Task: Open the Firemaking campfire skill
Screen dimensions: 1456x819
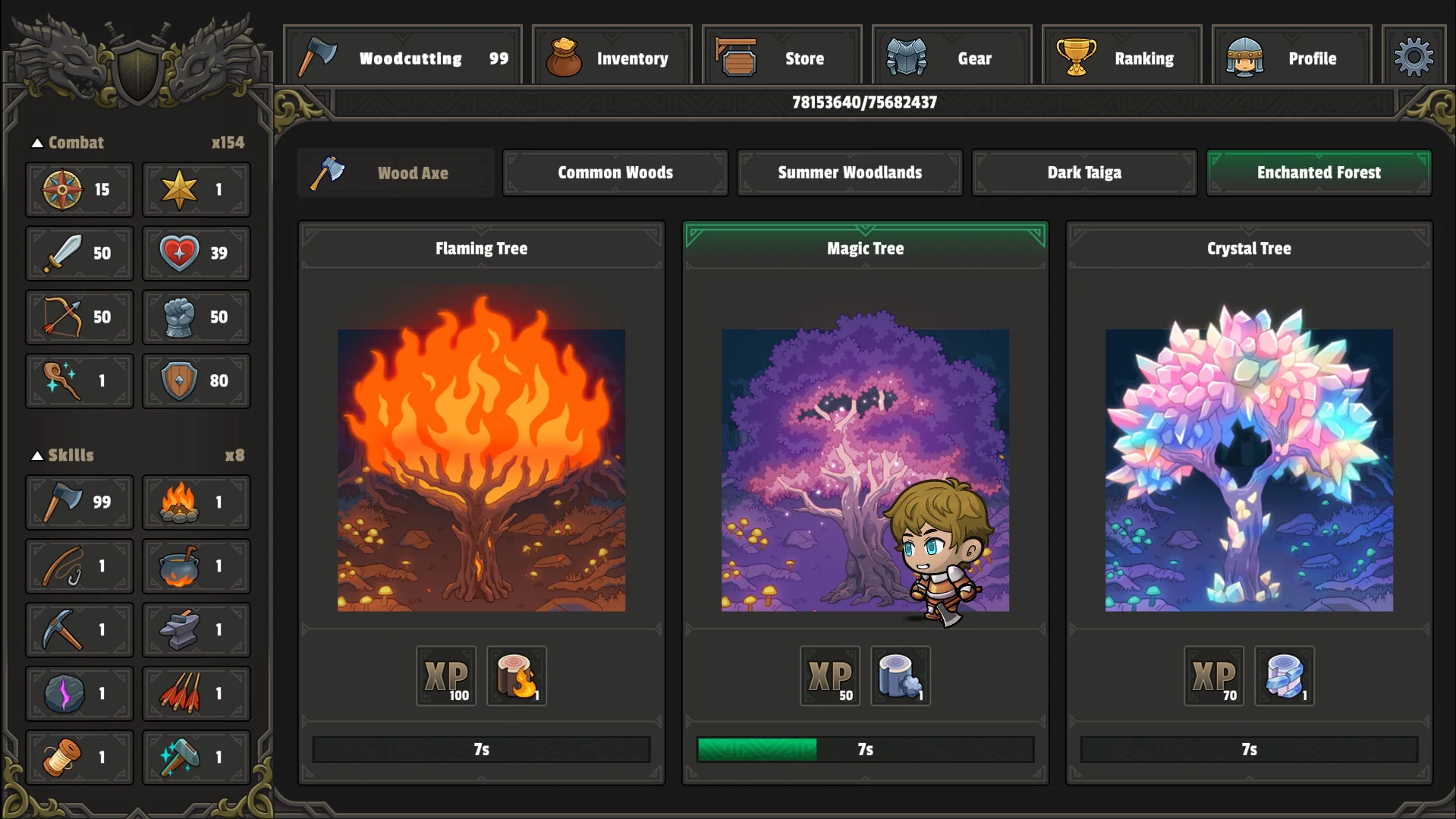Action: tap(196, 502)
